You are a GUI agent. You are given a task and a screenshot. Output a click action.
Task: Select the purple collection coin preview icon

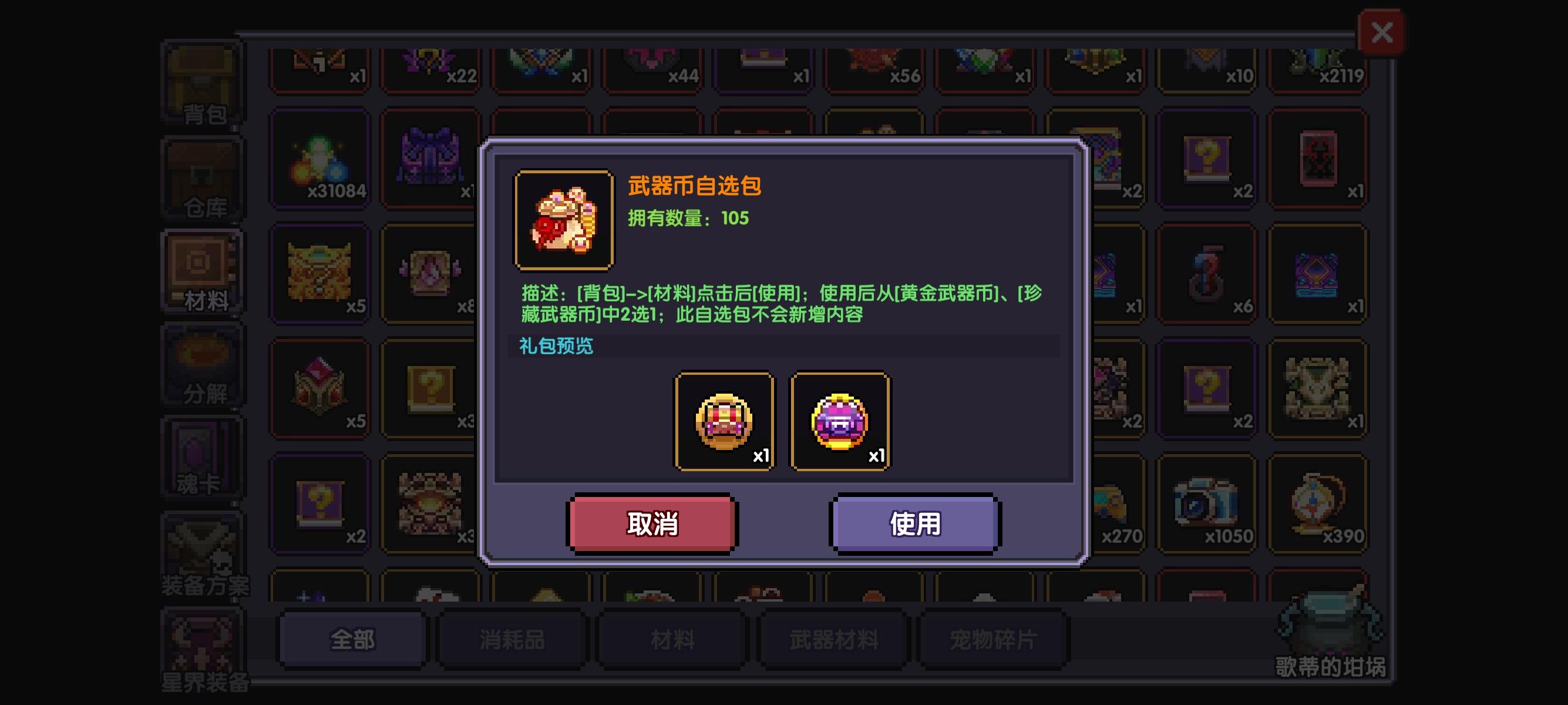(x=839, y=420)
